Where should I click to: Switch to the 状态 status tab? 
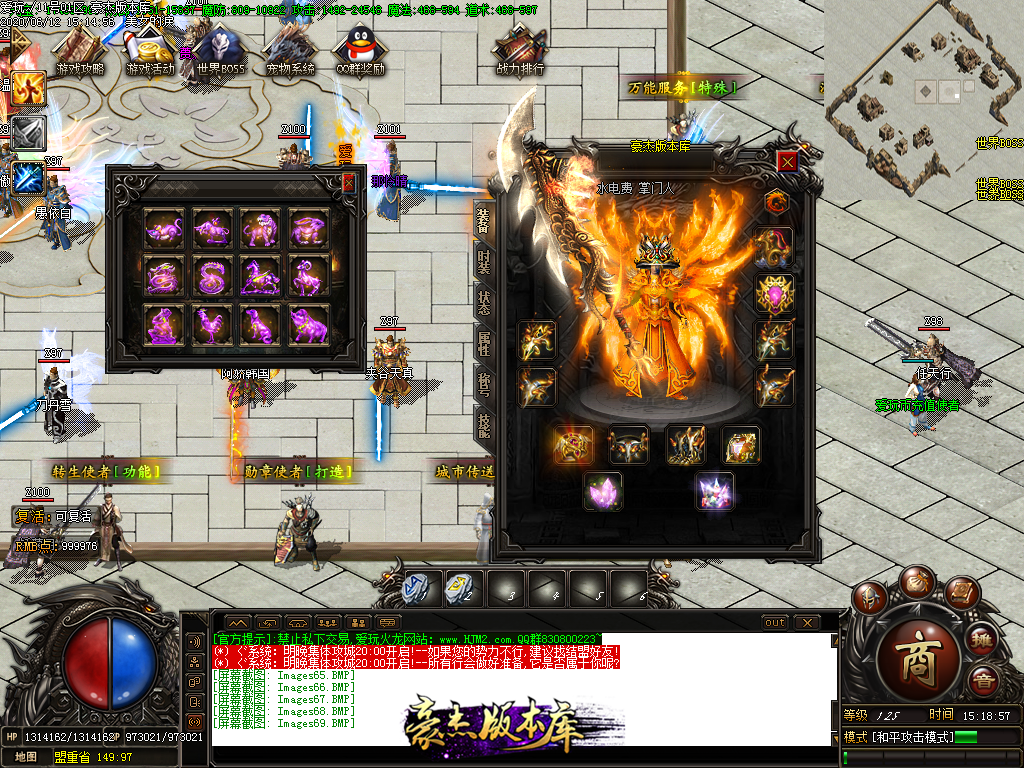coord(483,303)
